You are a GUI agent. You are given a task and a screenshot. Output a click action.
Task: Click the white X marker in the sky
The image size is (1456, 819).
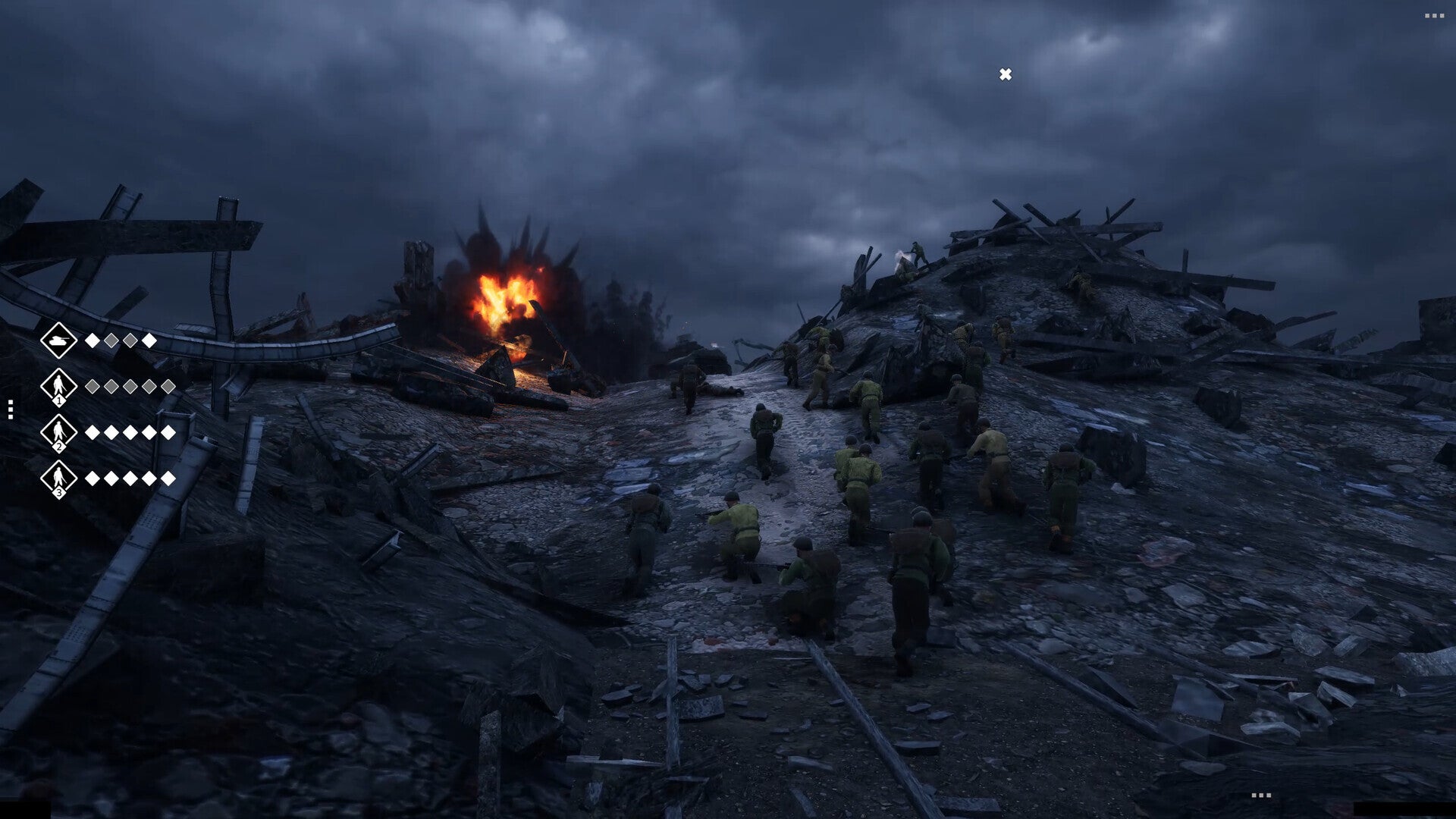(x=1006, y=74)
